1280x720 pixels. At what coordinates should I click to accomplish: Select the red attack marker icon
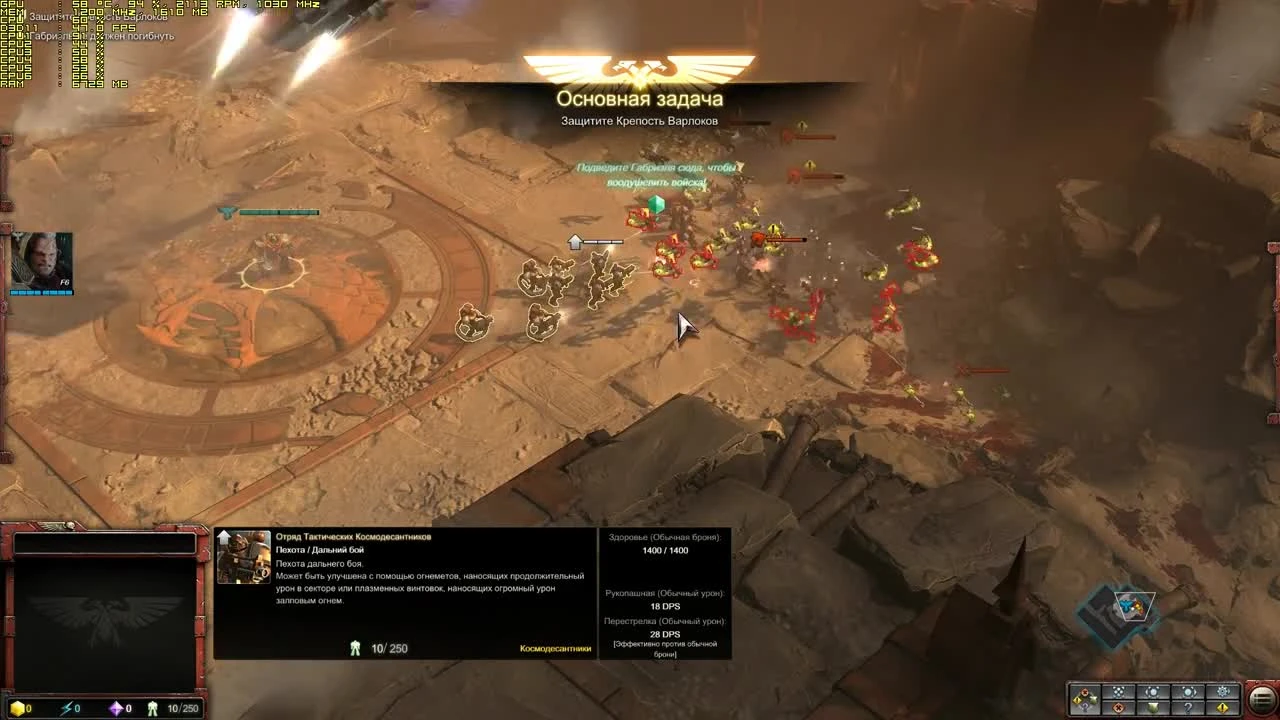click(x=1117, y=707)
